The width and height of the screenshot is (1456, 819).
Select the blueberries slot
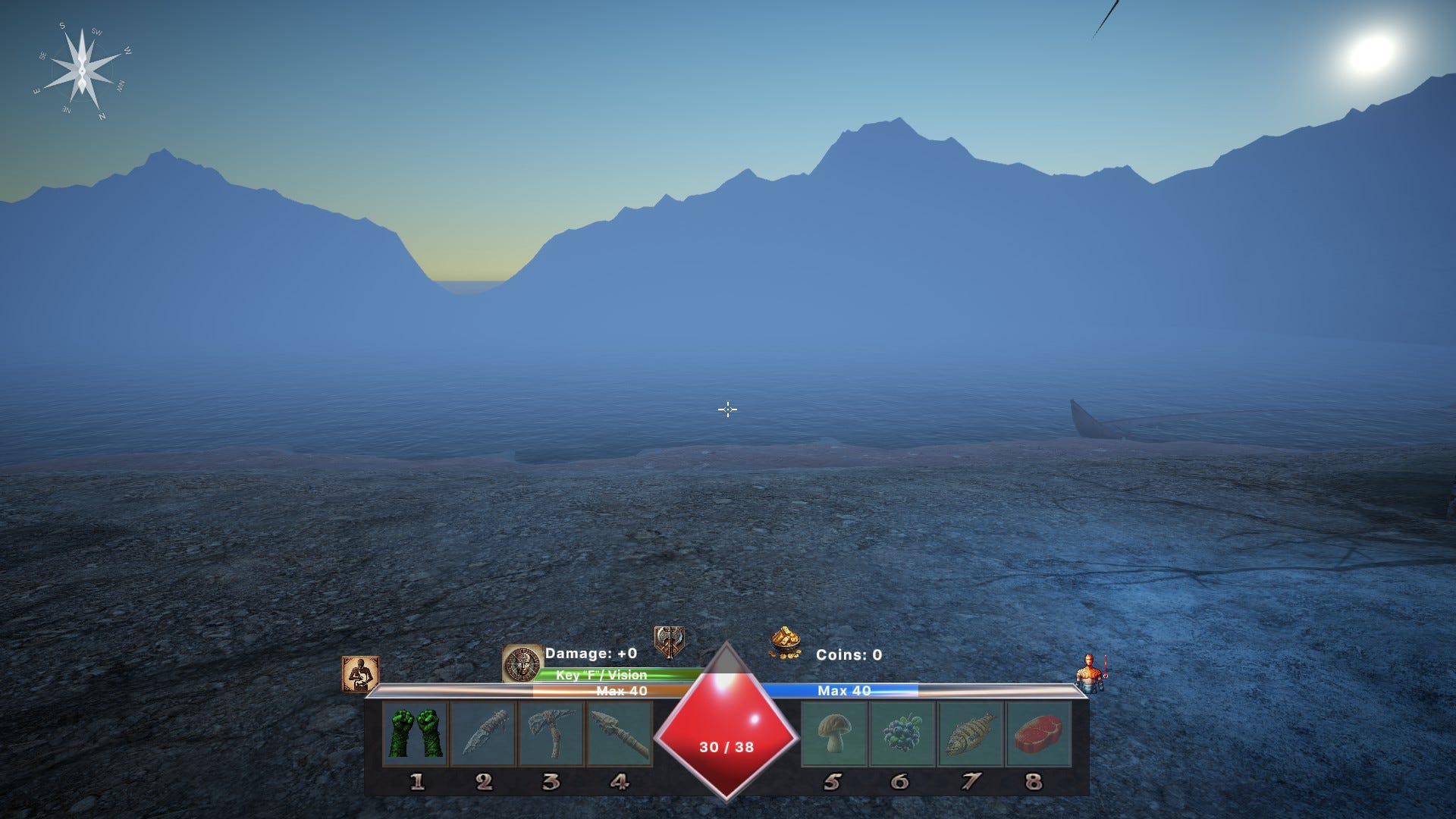[x=902, y=733]
